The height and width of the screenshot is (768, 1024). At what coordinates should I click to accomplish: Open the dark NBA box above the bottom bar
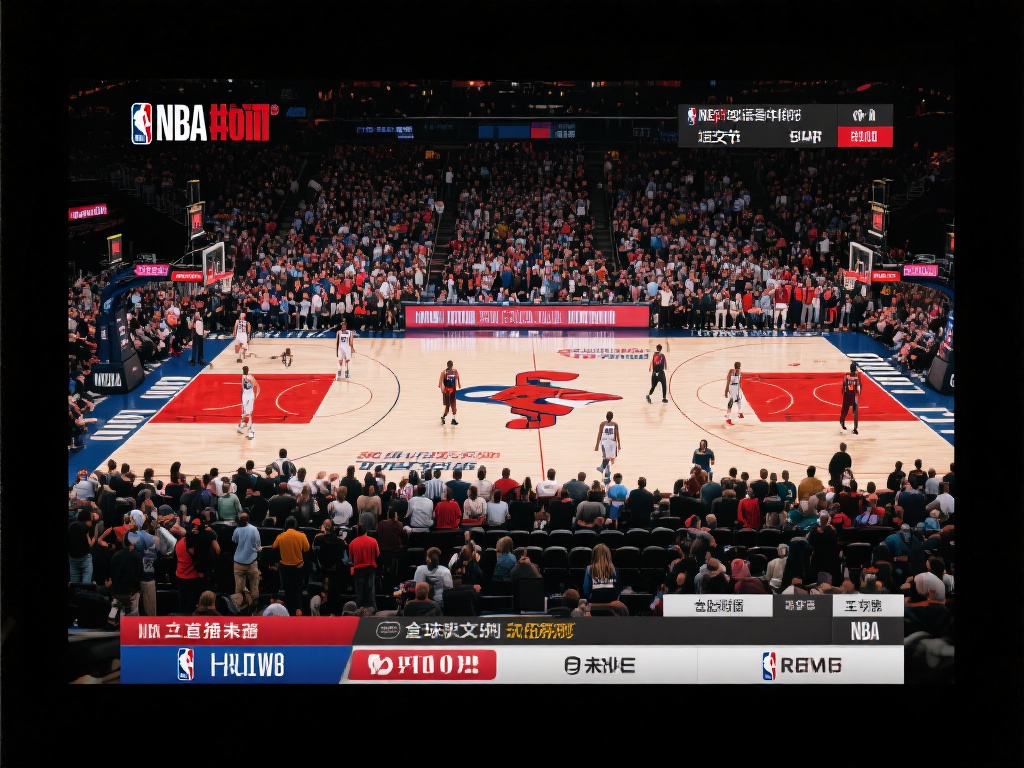pos(866,631)
